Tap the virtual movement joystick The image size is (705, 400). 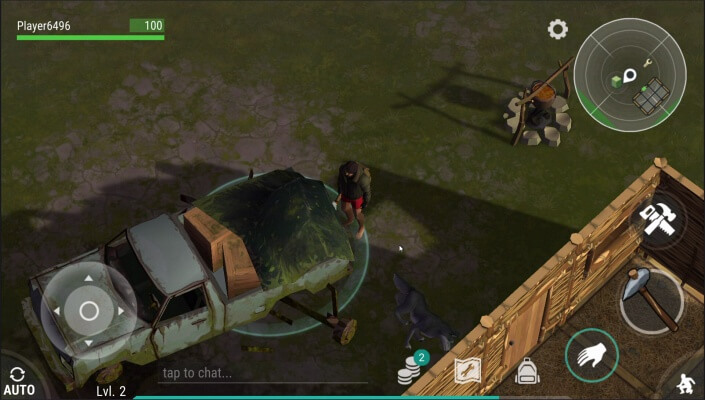[x=88, y=311]
